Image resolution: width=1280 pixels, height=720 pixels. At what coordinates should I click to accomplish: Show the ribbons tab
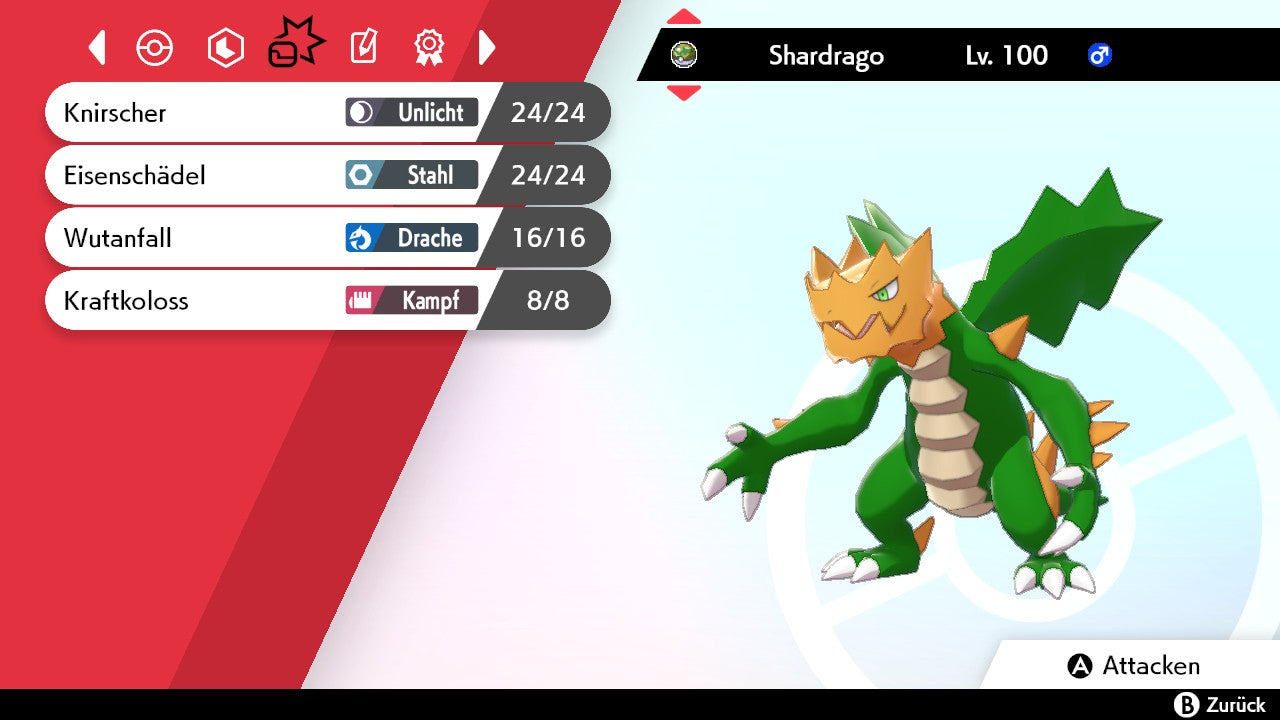[429, 47]
